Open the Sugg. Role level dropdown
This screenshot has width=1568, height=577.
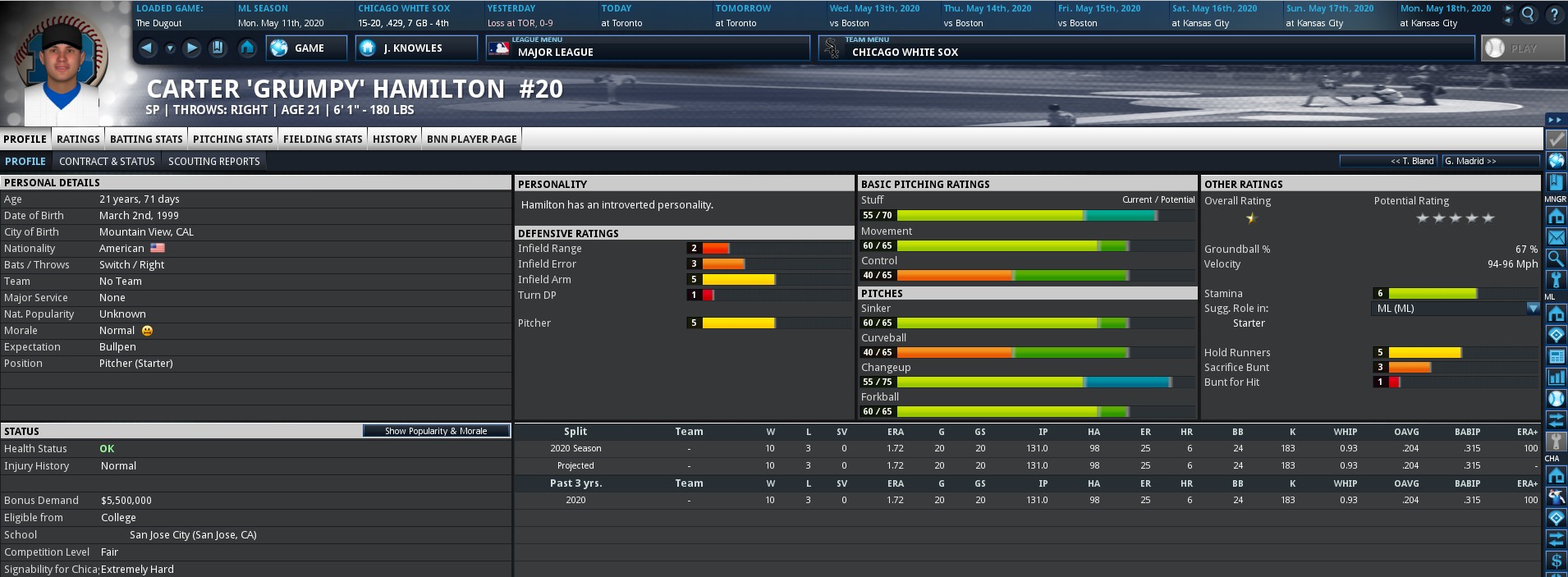tap(1532, 309)
